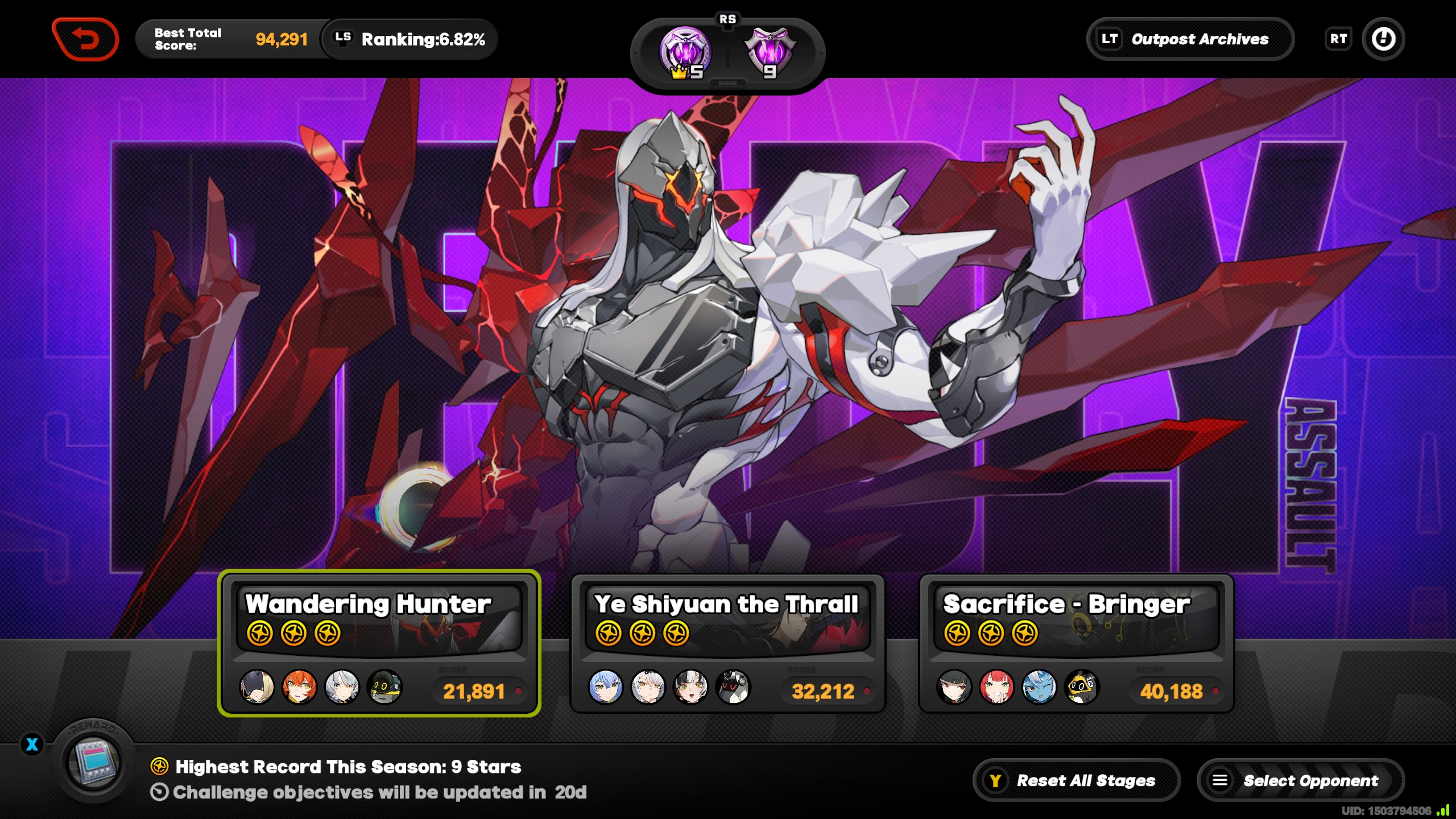Select the crowned badge numbered 5
Screen dimensions: 1456x819
685,53
